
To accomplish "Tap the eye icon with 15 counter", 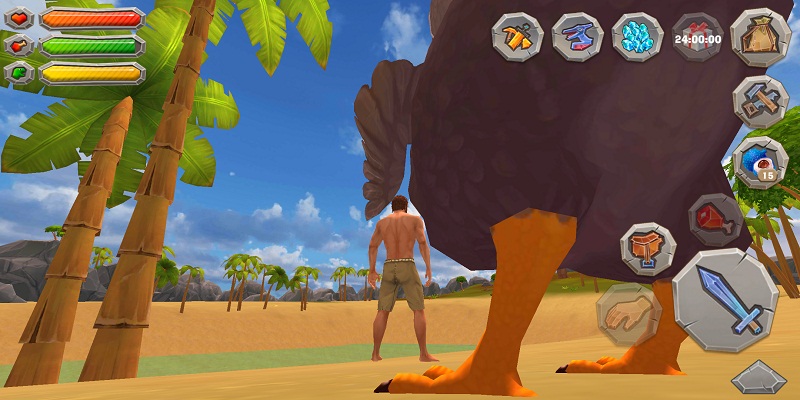I will coord(760,162).
